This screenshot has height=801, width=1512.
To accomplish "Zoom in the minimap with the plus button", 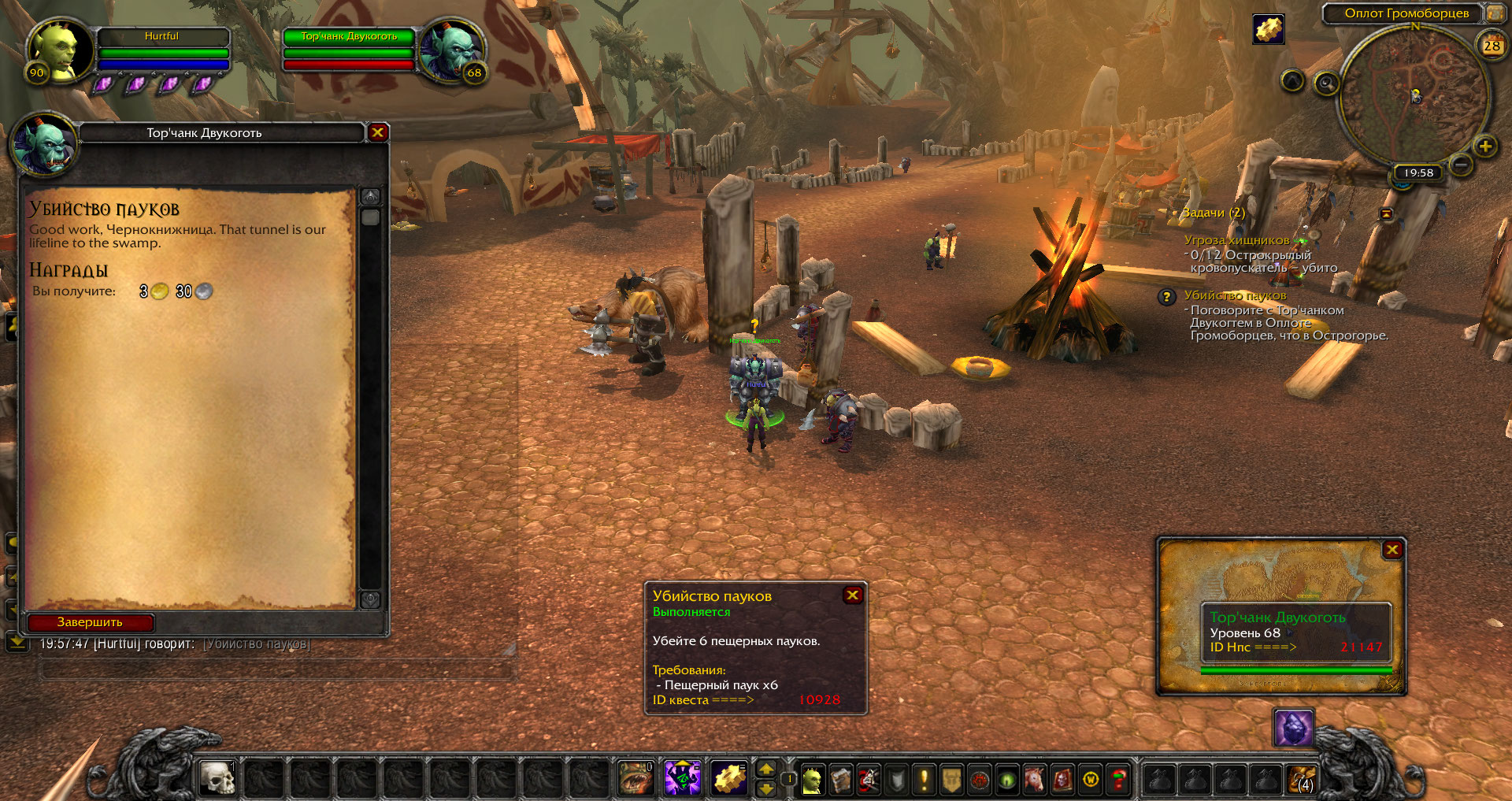I will [1485, 146].
